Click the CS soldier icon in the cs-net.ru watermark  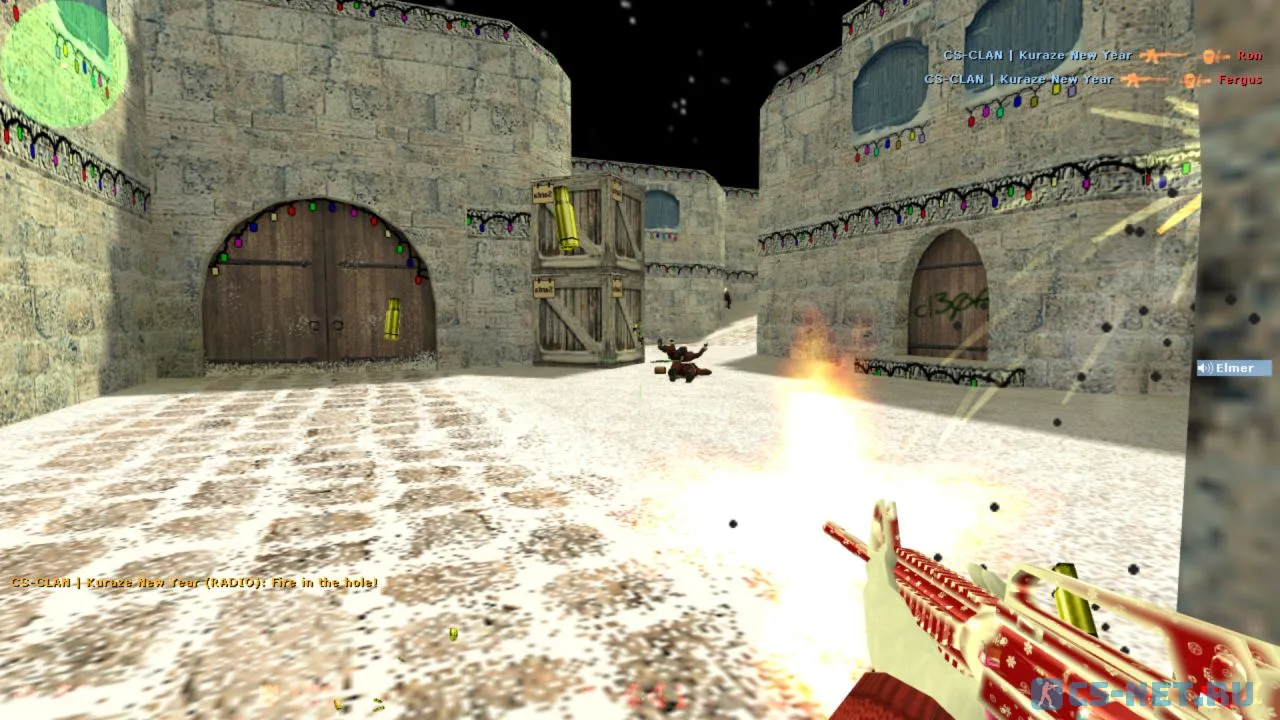click(1048, 692)
